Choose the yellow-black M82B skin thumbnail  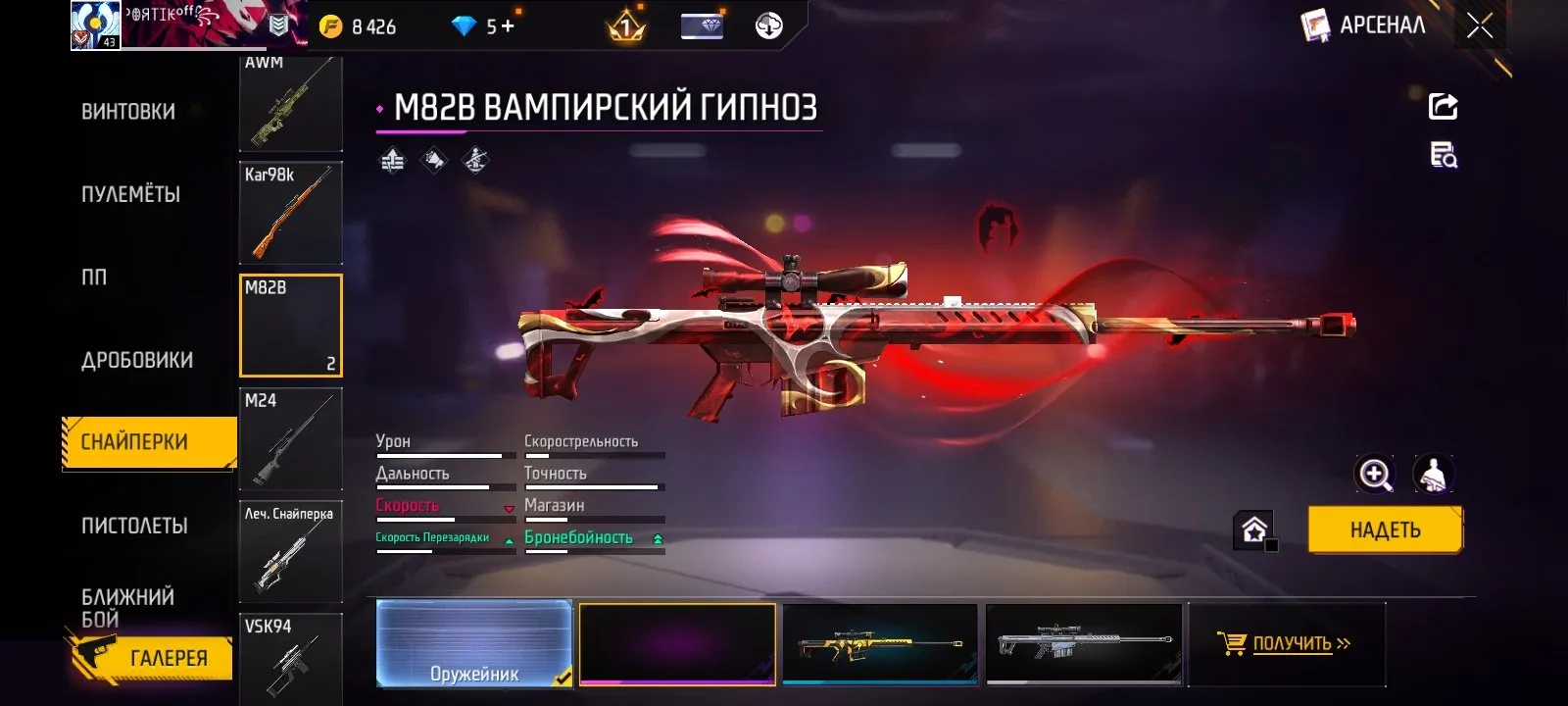(880, 643)
